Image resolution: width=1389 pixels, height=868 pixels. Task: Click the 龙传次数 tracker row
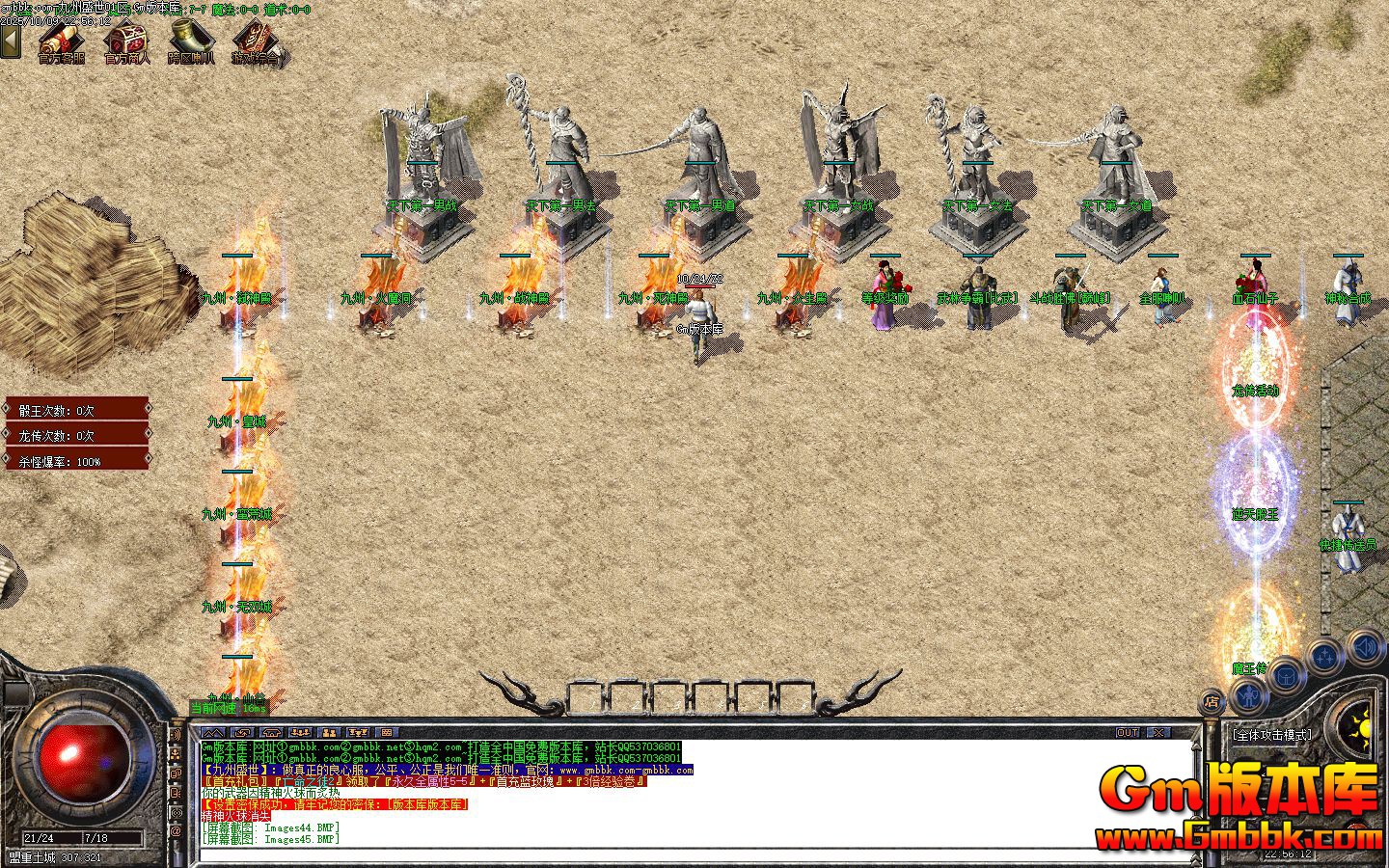[x=77, y=436]
